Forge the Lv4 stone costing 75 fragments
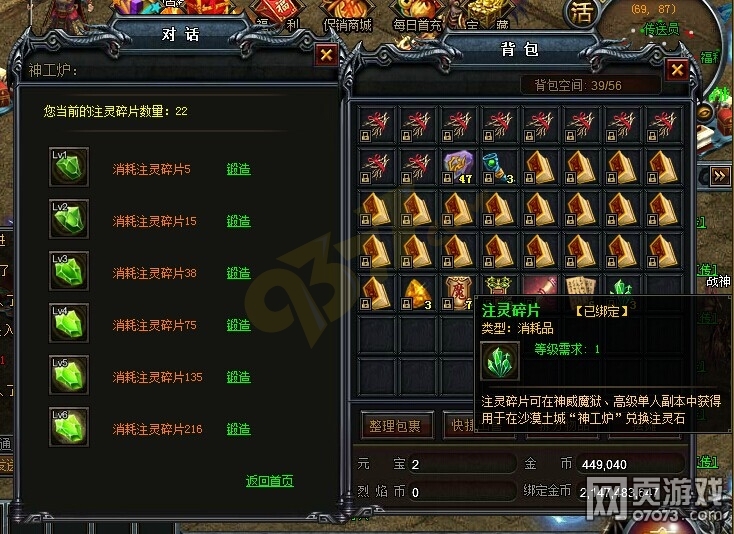This screenshot has height=534, width=734. [238, 325]
